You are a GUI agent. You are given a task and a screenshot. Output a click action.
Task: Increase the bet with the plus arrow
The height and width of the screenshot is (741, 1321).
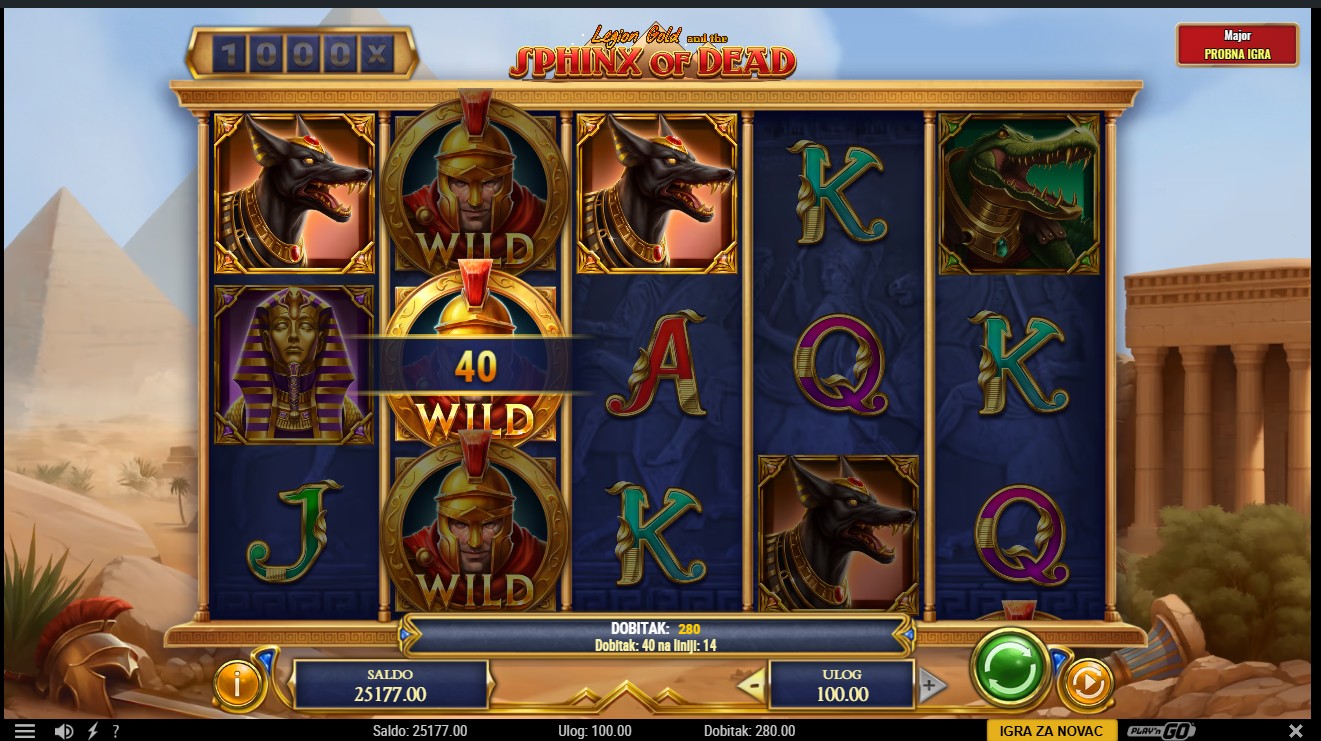(930, 685)
